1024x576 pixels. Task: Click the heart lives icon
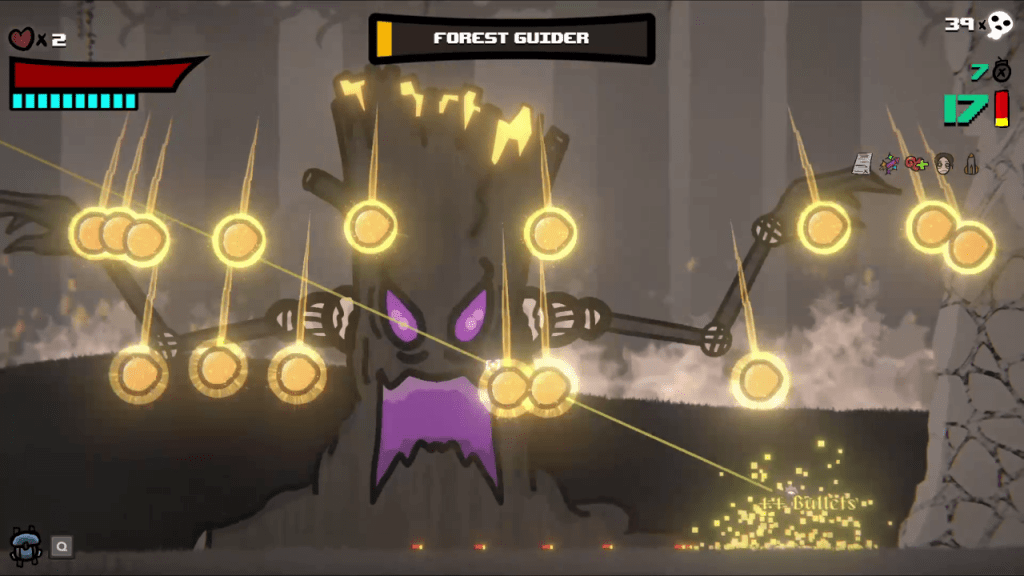20,39
